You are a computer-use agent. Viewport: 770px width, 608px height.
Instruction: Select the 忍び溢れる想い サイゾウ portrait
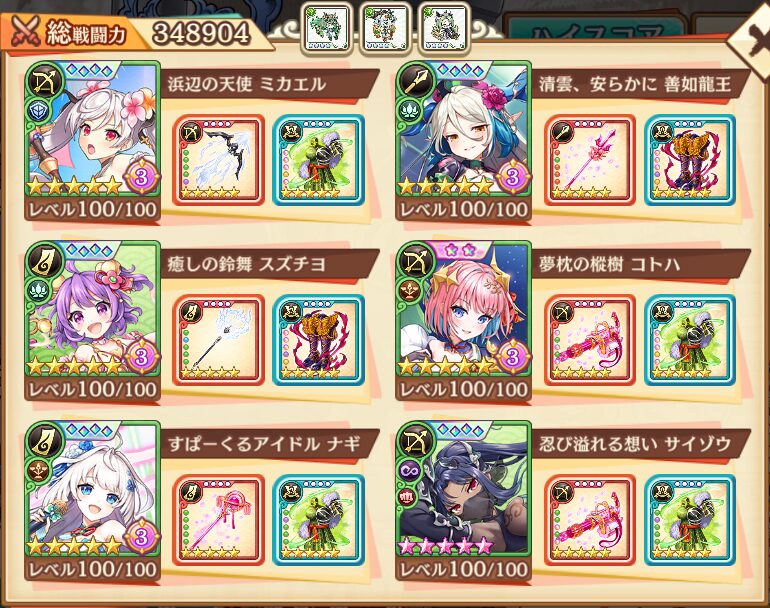(x=463, y=490)
